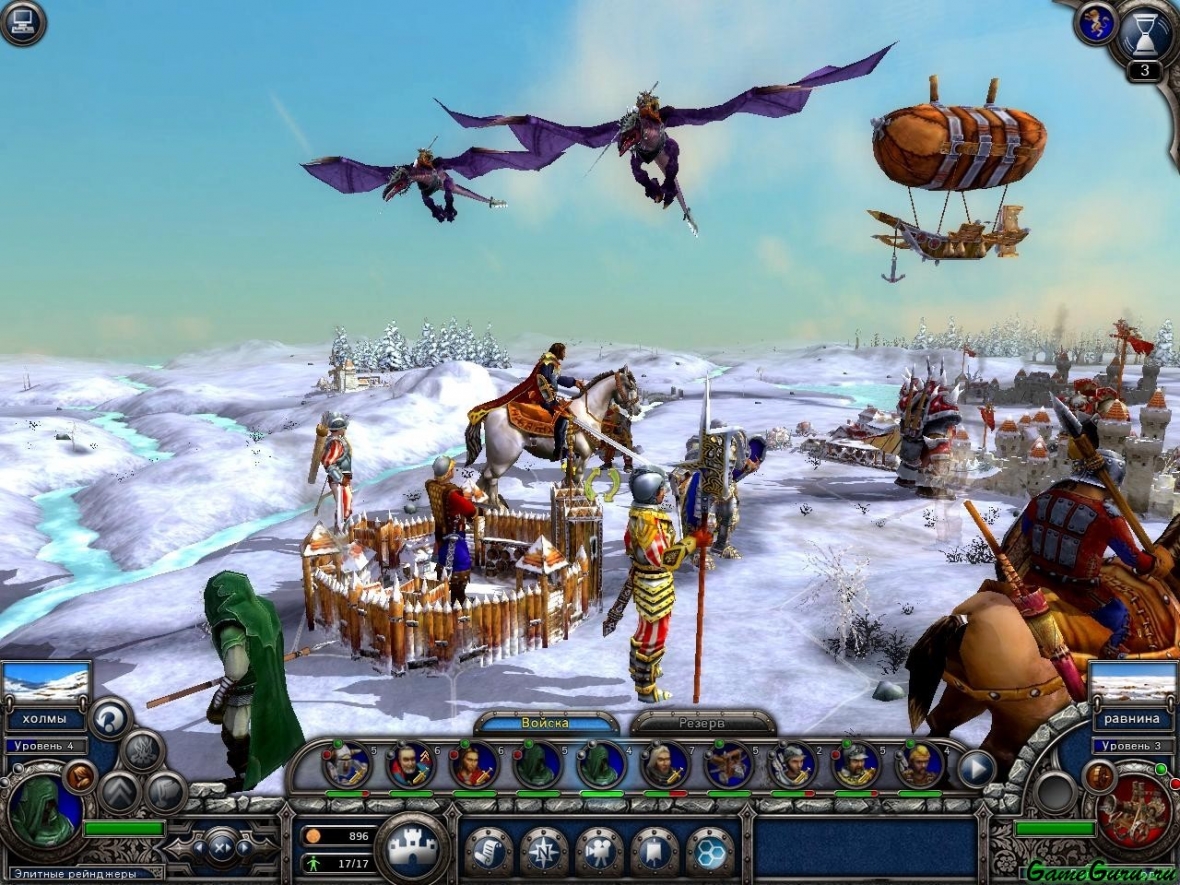Select the crossbow unit in the army bar
Image resolution: width=1180 pixels, height=885 pixels.
[x=728, y=766]
